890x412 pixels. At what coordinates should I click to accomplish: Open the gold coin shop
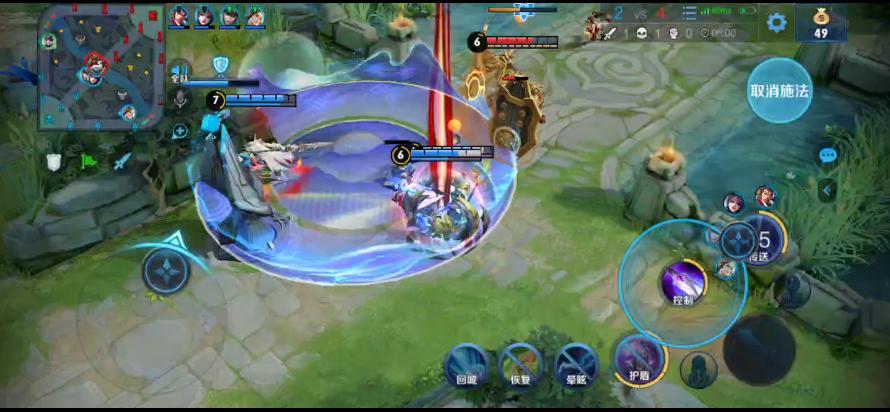[820, 22]
